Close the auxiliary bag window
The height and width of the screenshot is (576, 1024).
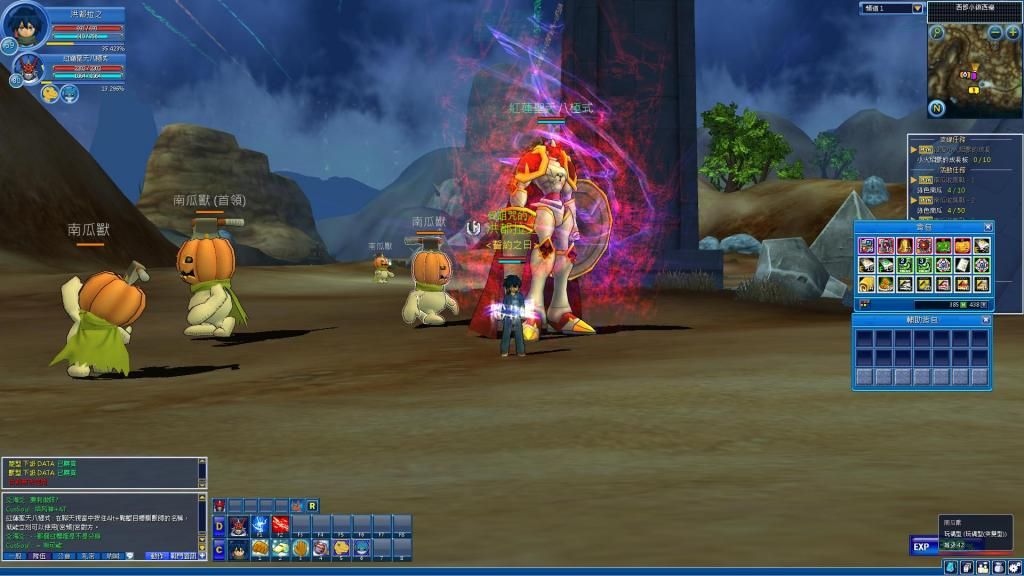pos(988,320)
